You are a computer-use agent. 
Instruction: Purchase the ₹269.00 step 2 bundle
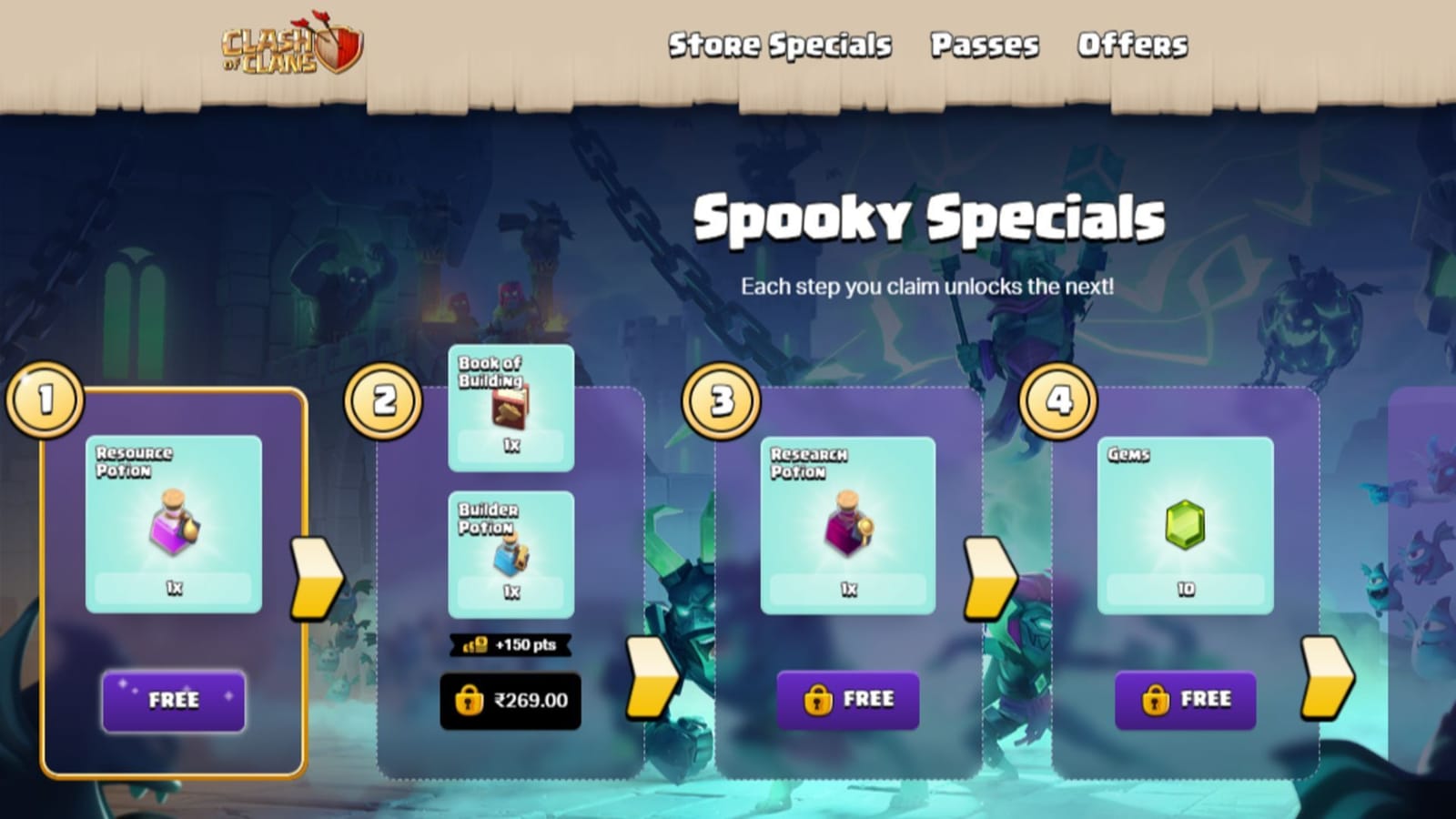511,701
